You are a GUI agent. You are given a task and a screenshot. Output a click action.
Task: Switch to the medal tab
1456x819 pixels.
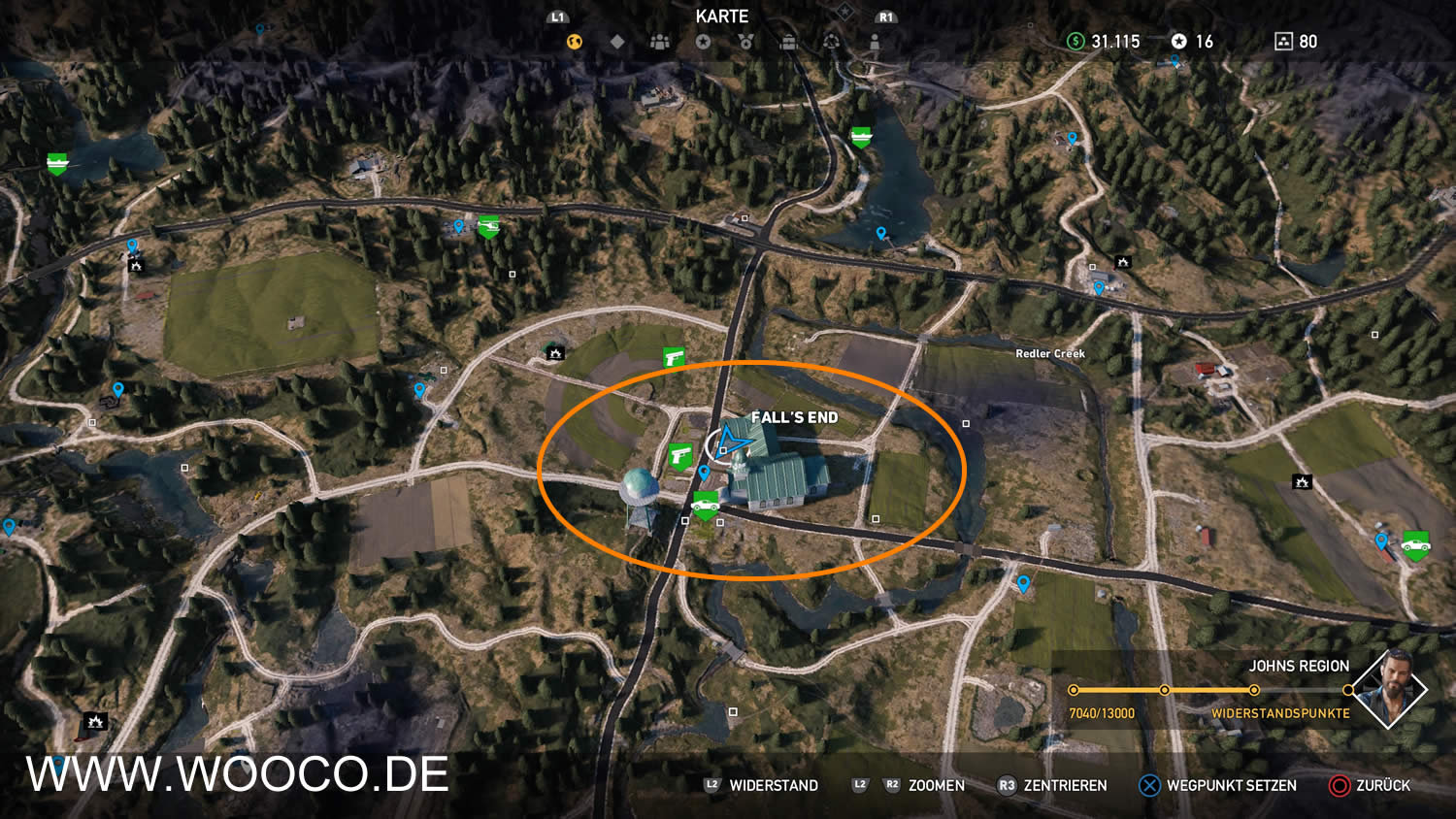click(x=745, y=42)
